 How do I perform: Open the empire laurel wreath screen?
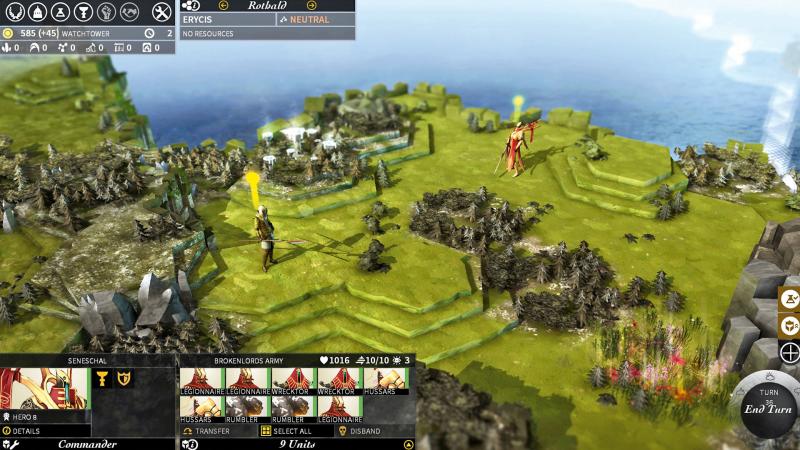pos(12,12)
